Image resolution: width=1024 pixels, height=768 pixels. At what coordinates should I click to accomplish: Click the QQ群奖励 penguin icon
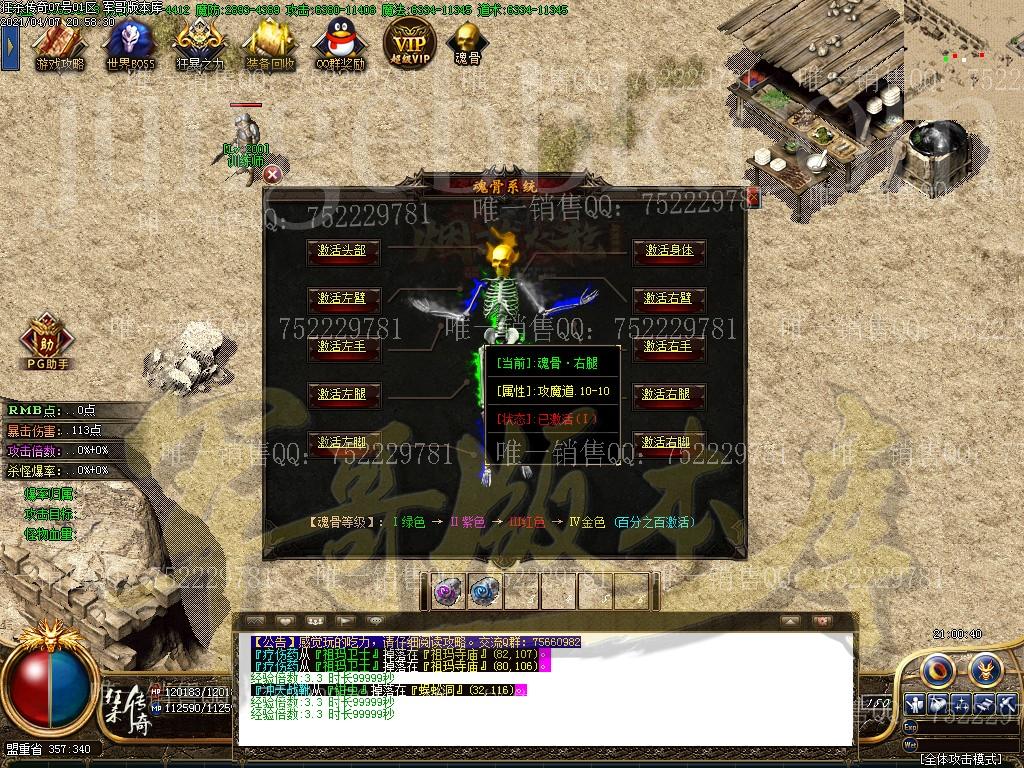[x=338, y=43]
